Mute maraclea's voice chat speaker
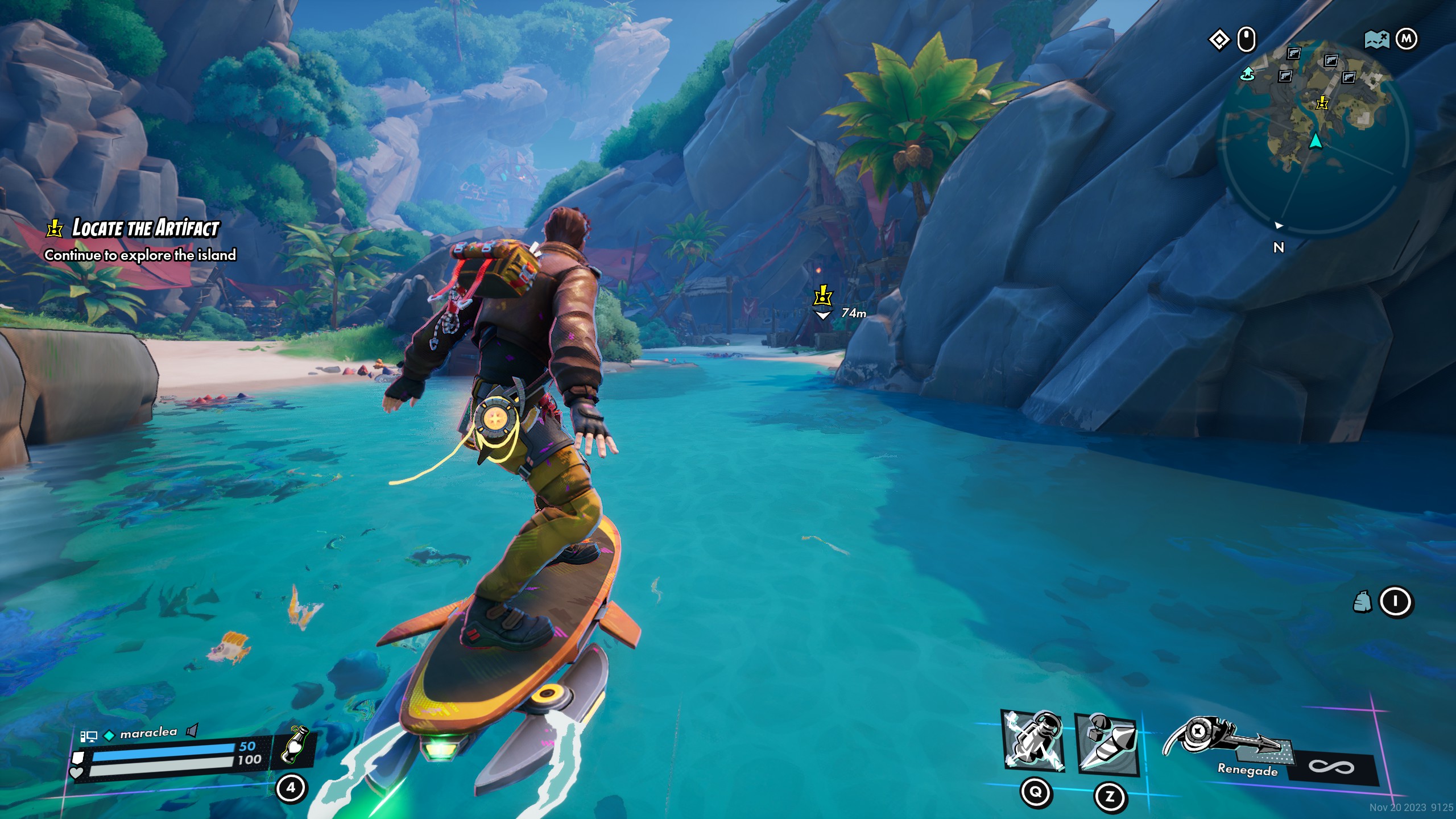1456x819 pixels. (x=192, y=731)
